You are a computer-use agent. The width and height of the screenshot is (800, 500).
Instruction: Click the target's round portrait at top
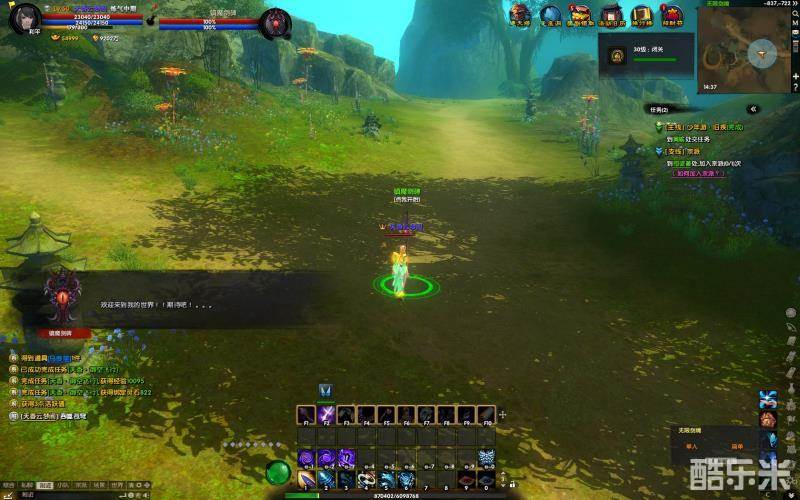point(276,22)
